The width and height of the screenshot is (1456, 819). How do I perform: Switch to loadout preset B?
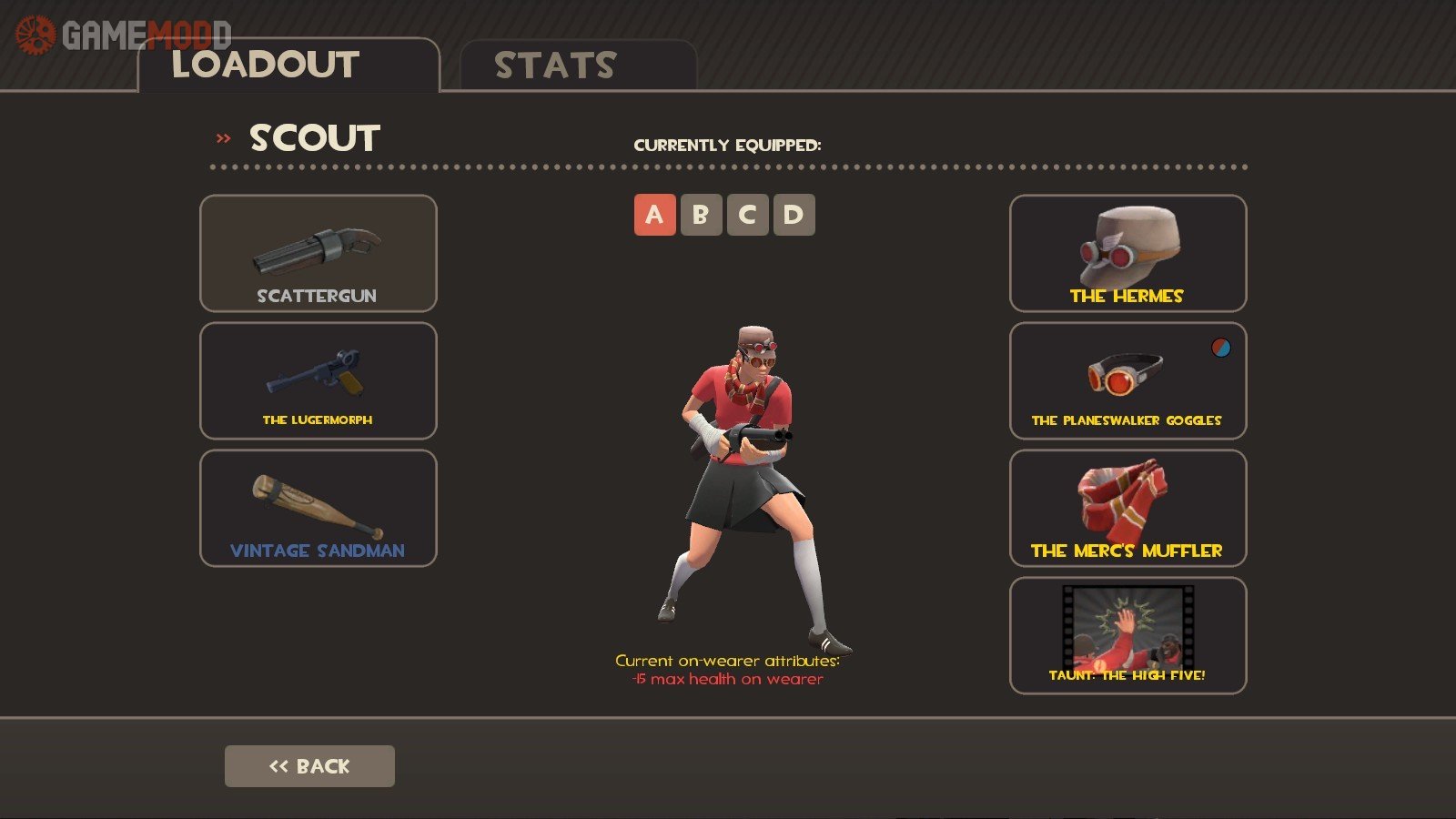coord(701,215)
